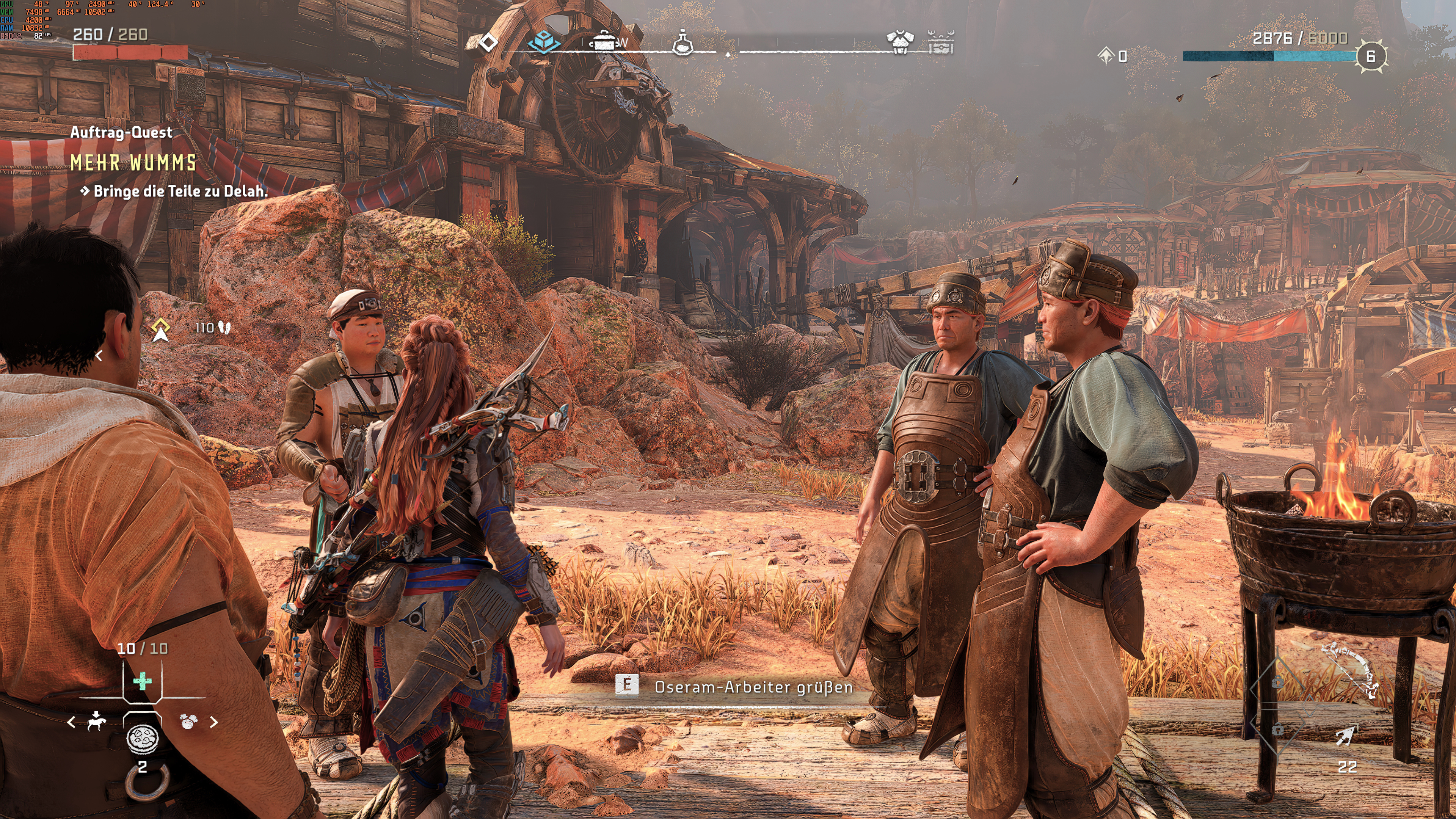
Task: Click the white diamond compass marker
Action: click(488, 42)
